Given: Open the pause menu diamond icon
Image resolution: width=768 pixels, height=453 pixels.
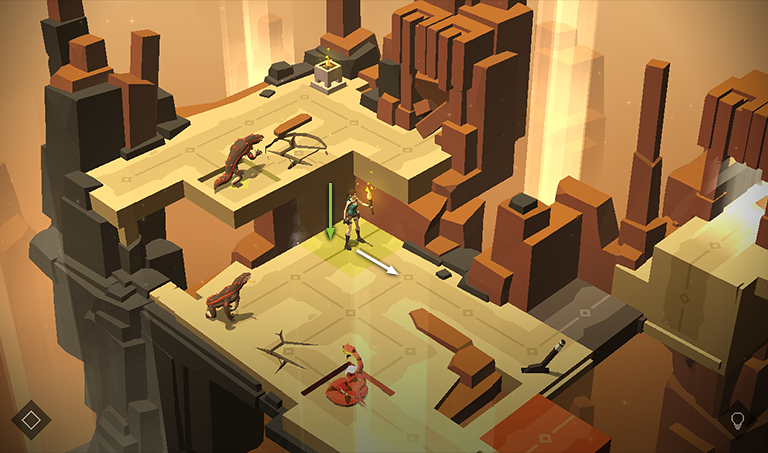Looking at the screenshot, I should (31, 419).
